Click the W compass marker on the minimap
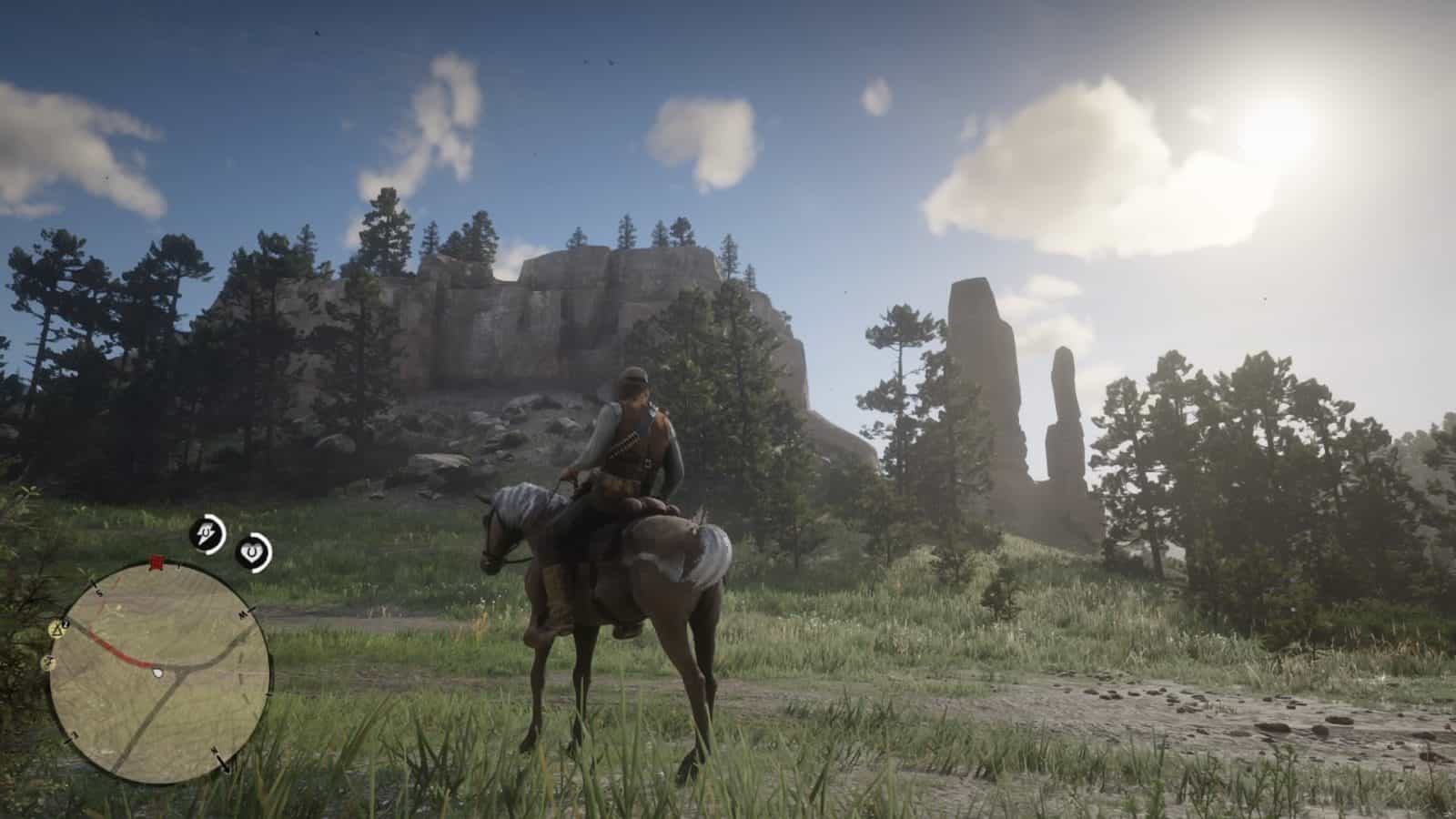 [x=242, y=612]
